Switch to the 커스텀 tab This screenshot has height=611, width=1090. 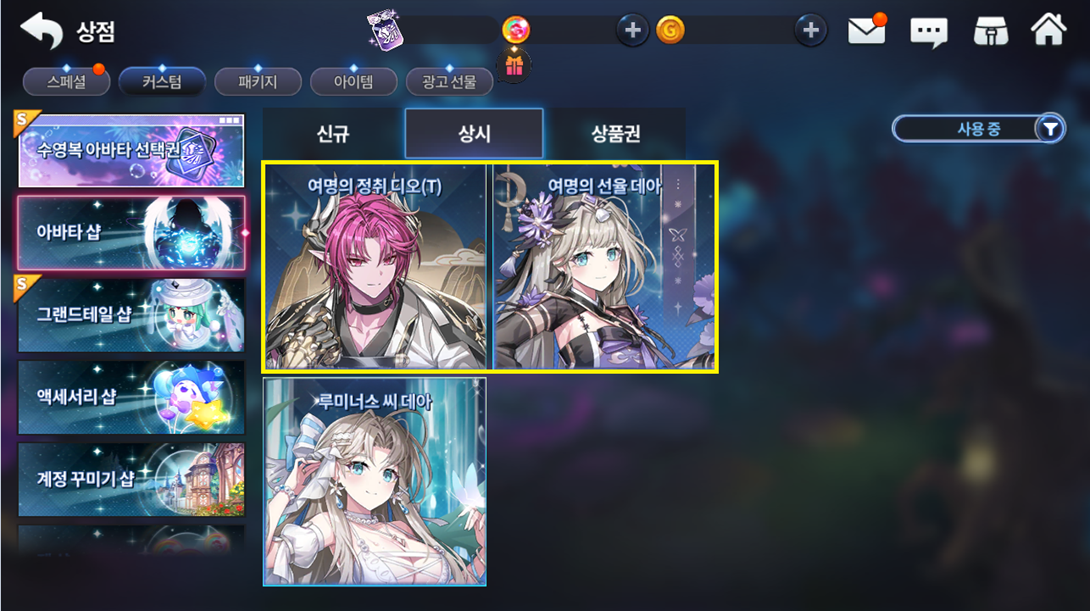161,81
